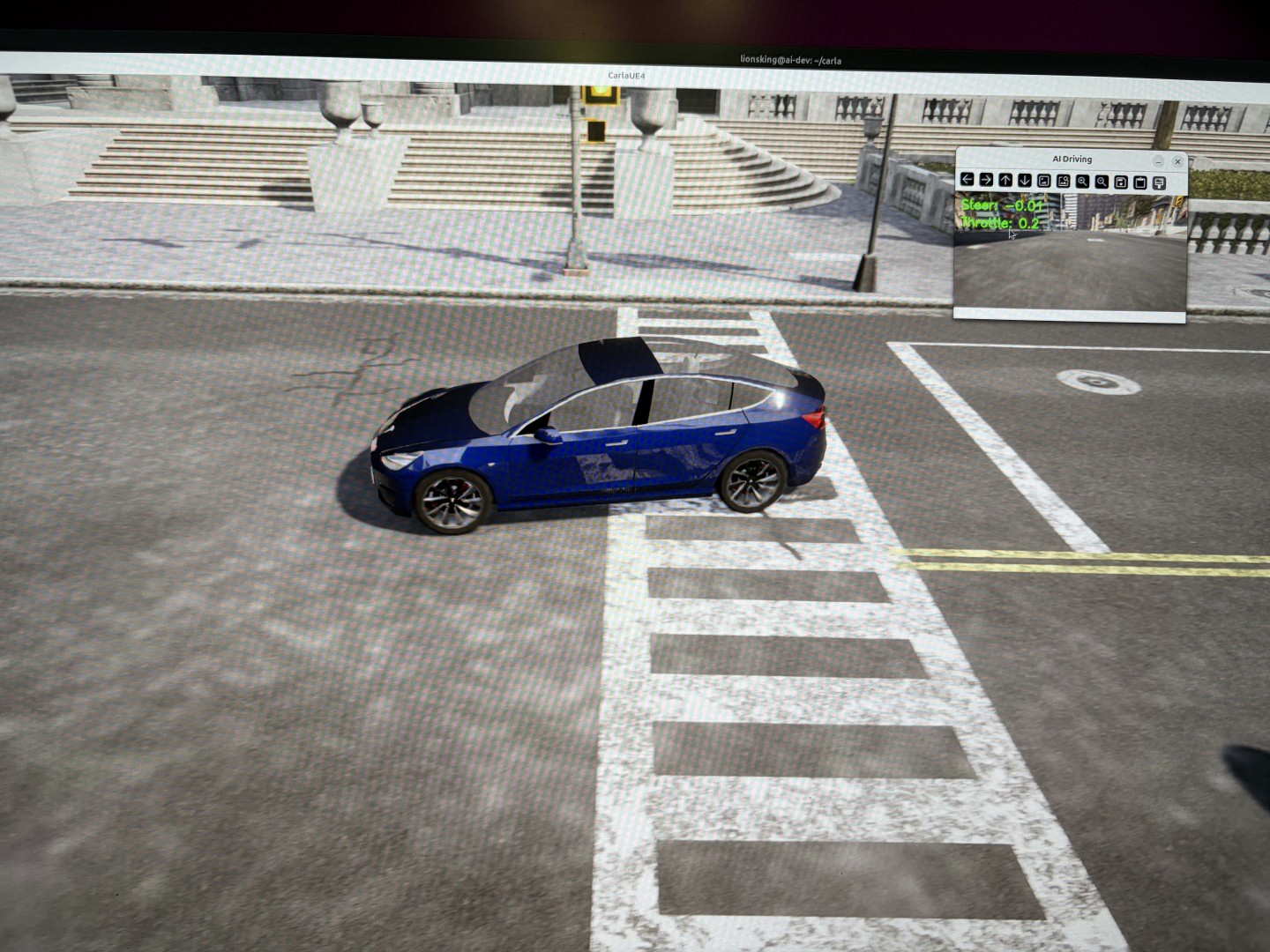Pan the AI Driving view right
Screen dimensions: 1270x952
986,180
